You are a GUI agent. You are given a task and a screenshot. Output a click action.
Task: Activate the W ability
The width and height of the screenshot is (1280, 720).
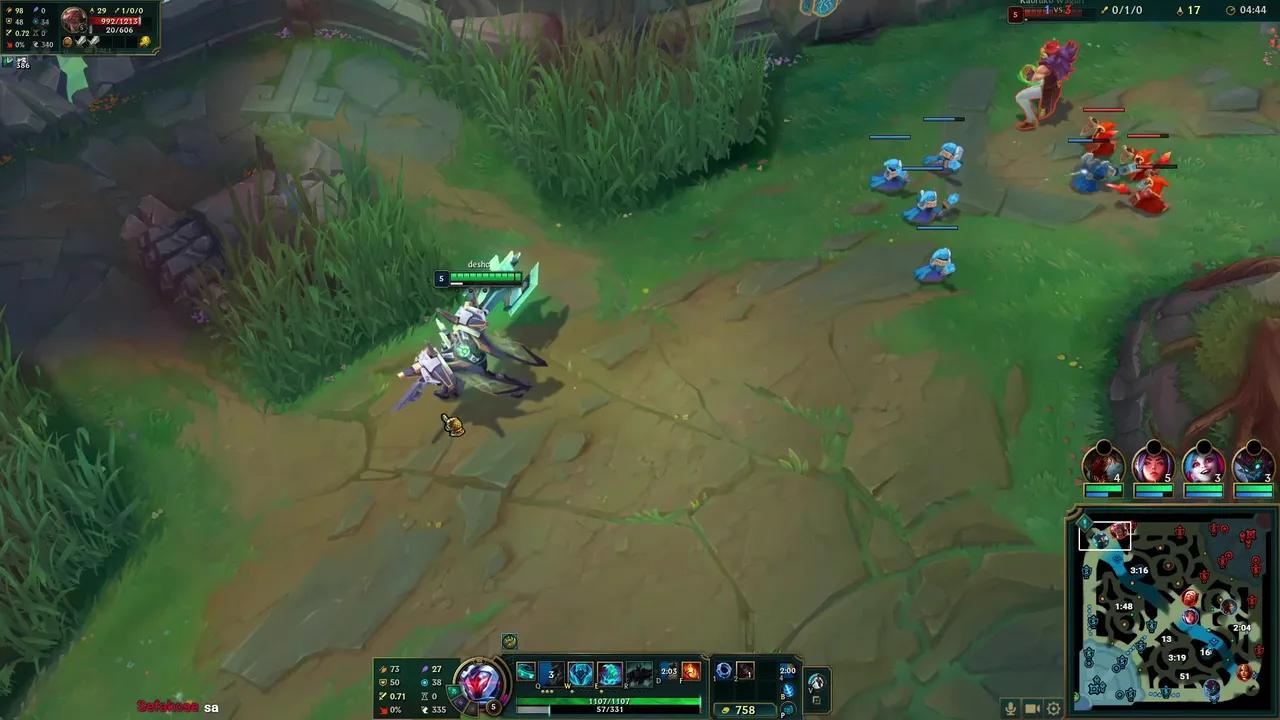pos(580,670)
